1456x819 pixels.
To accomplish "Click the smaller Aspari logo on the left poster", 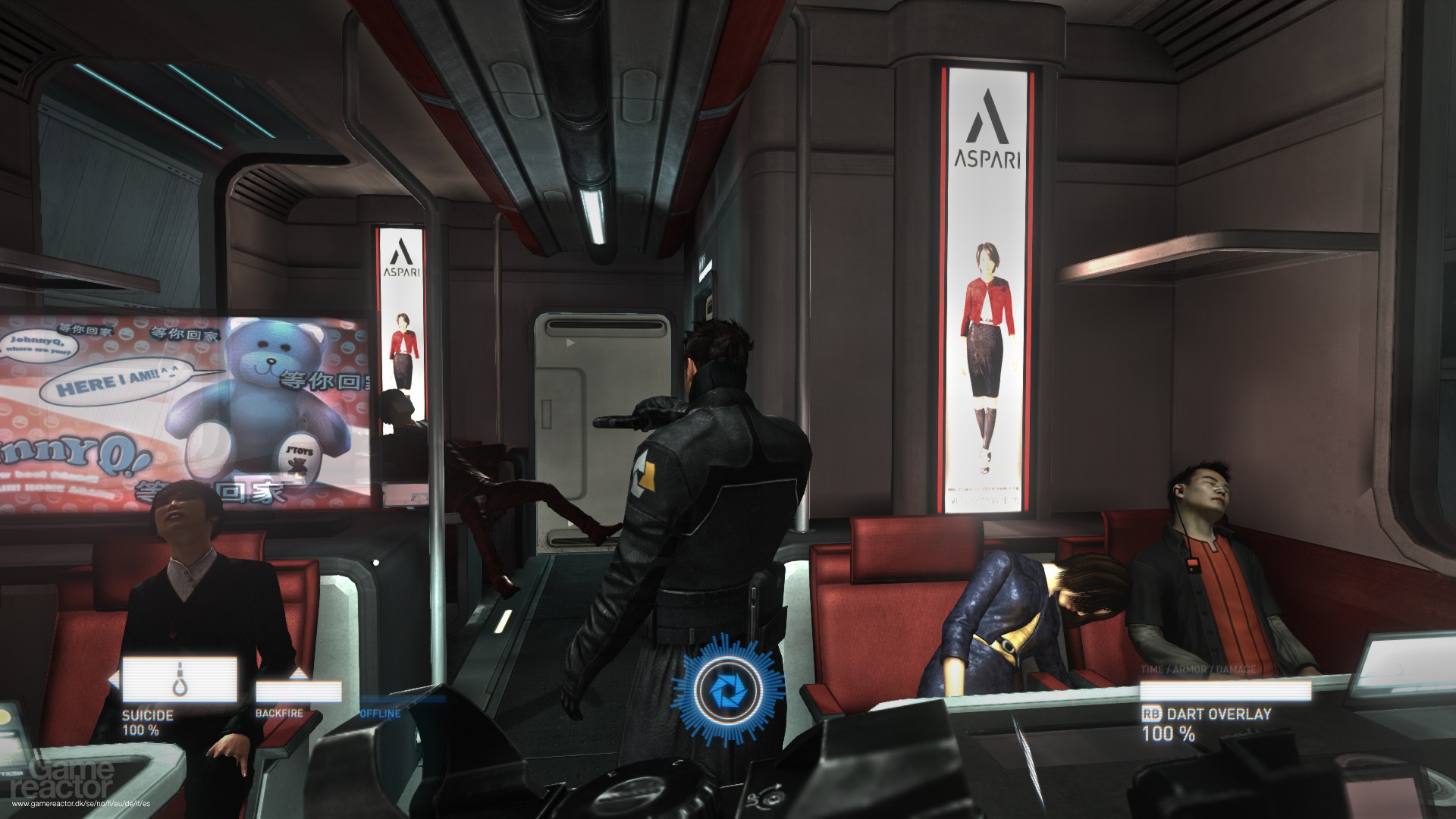I will tap(402, 250).
